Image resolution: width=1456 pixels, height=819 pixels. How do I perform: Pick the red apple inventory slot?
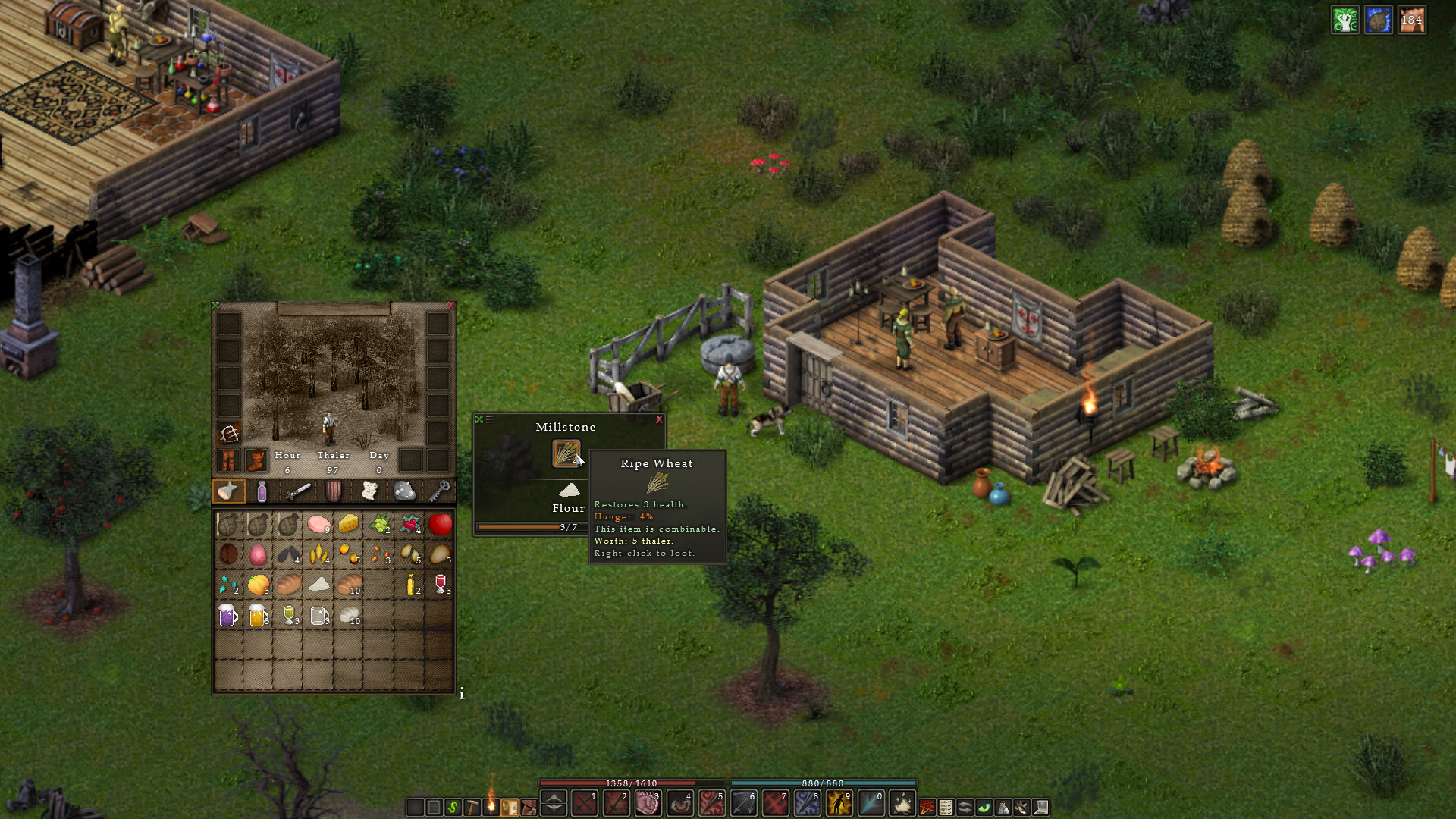[440, 524]
